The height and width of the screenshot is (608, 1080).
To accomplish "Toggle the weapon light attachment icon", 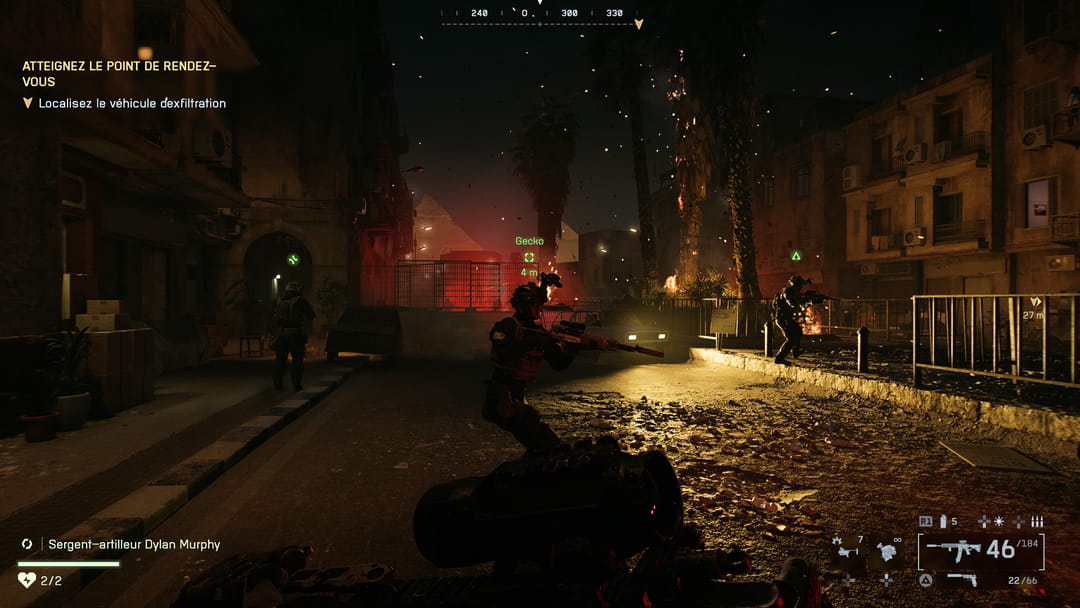I will click(998, 521).
